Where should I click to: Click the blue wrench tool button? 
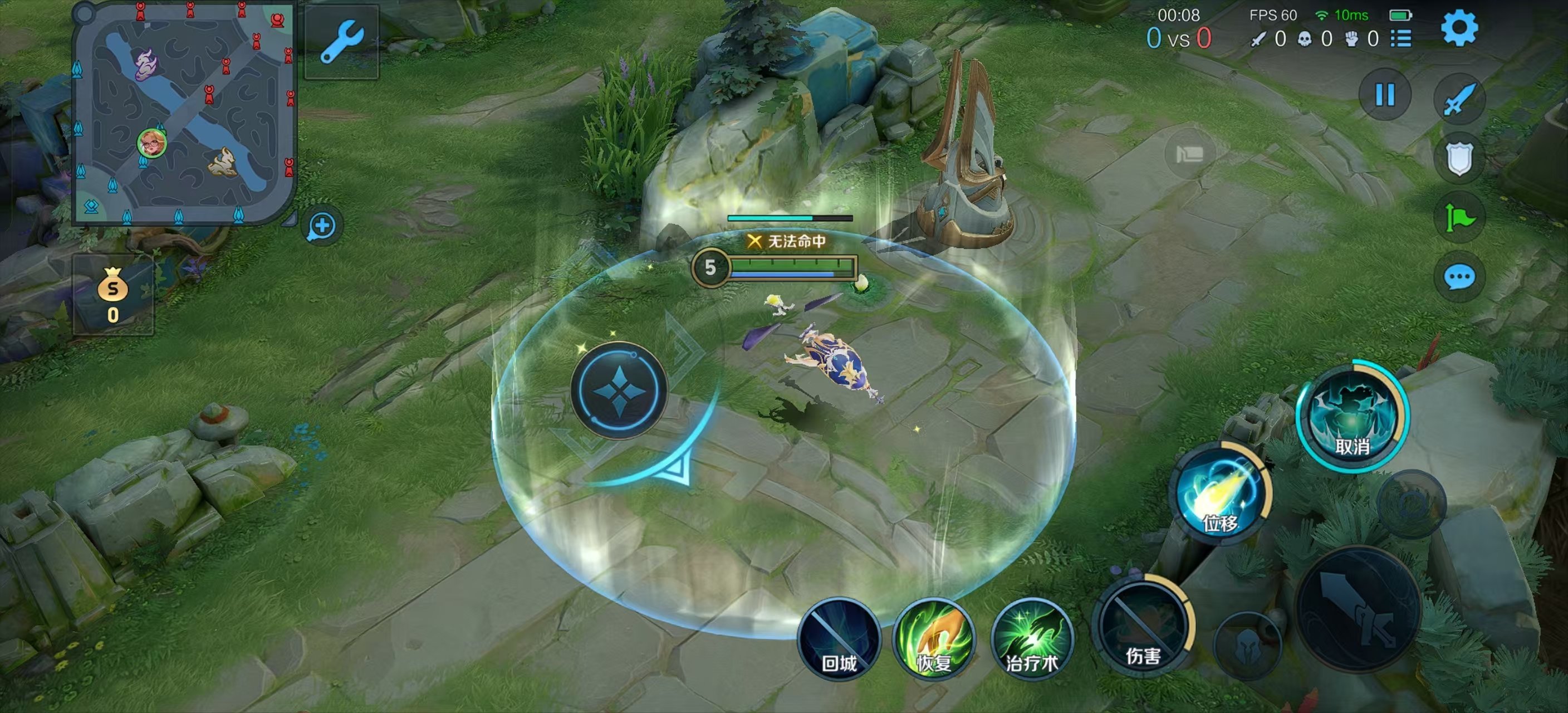pyautogui.click(x=341, y=41)
